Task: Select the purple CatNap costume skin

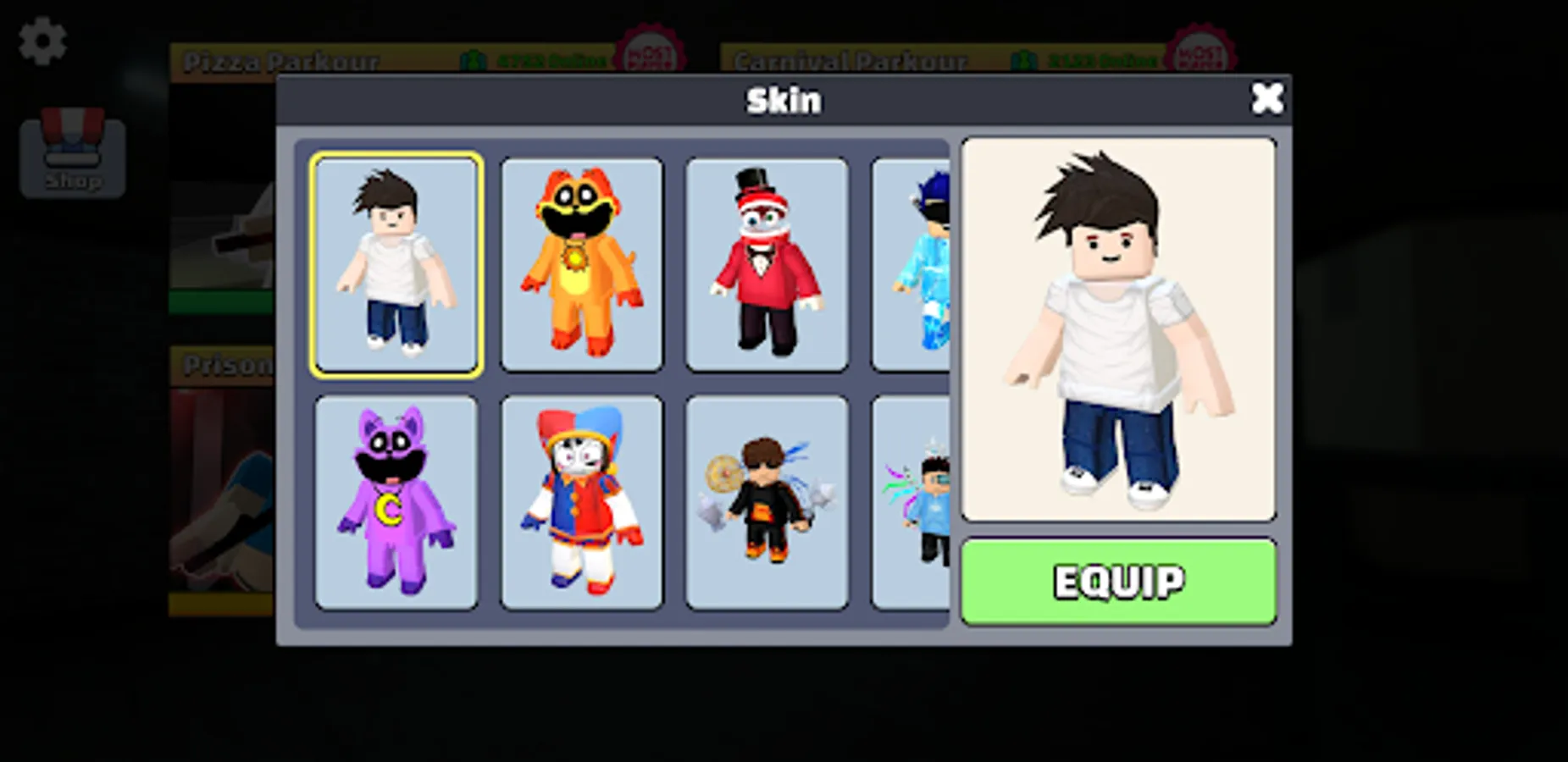Action: click(x=396, y=501)
